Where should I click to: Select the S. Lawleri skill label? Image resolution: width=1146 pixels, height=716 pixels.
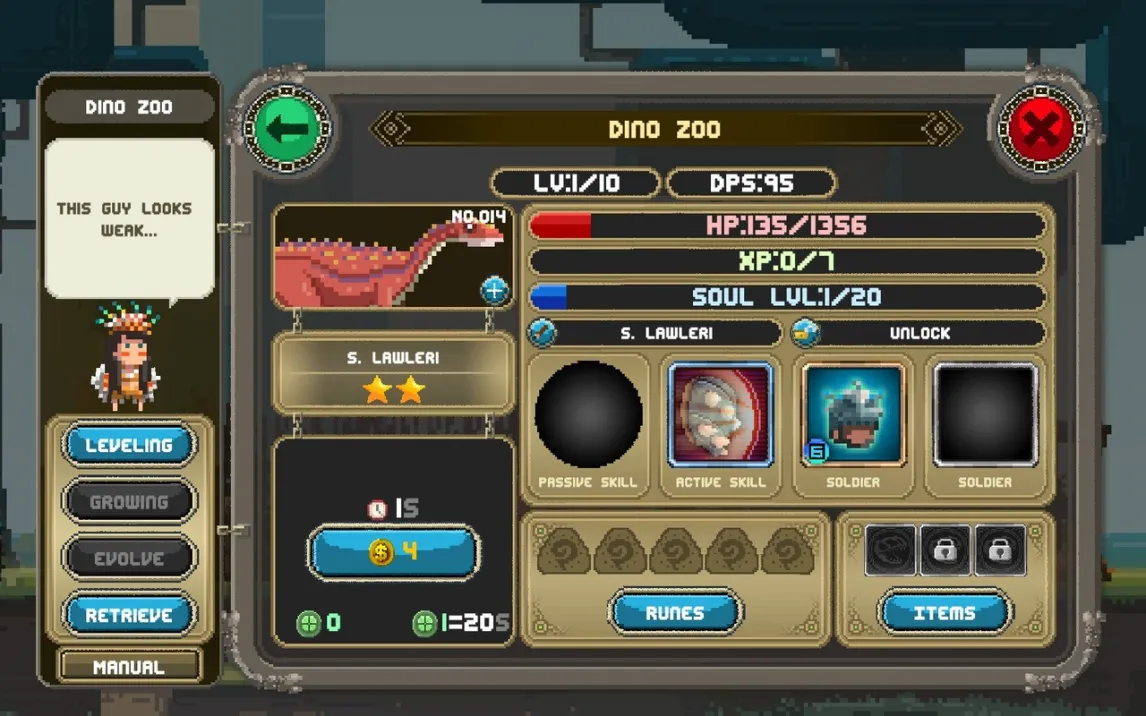655,333
